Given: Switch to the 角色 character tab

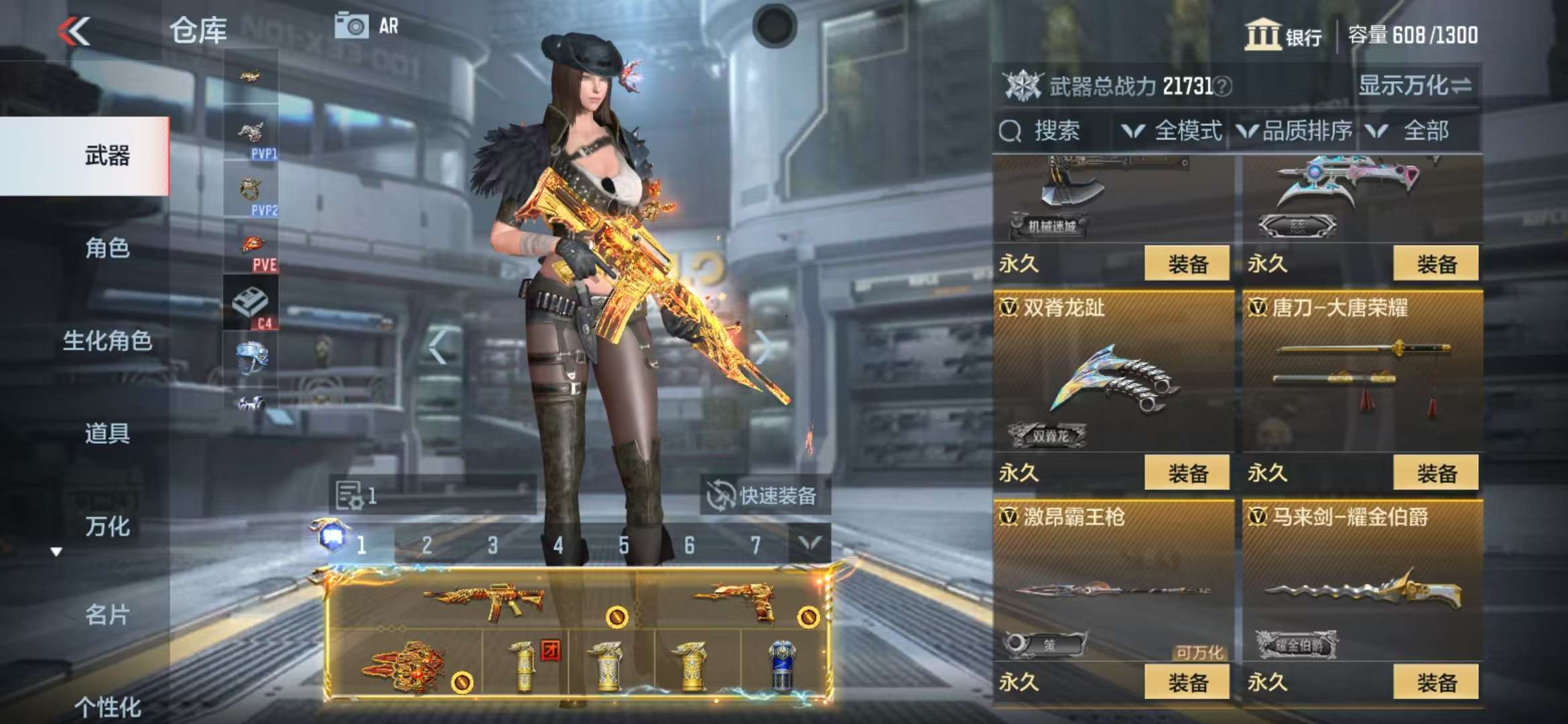Looking at the screenshot, I should pyautogui.click(x=107, y=248).
